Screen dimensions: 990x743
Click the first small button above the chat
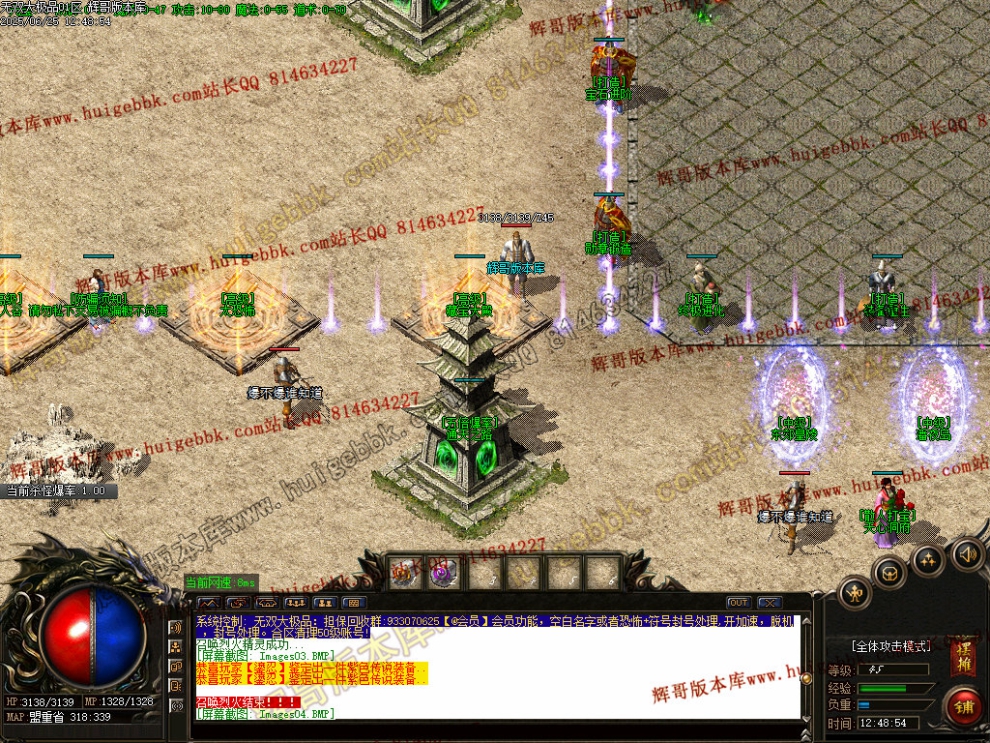click(209, 603)
